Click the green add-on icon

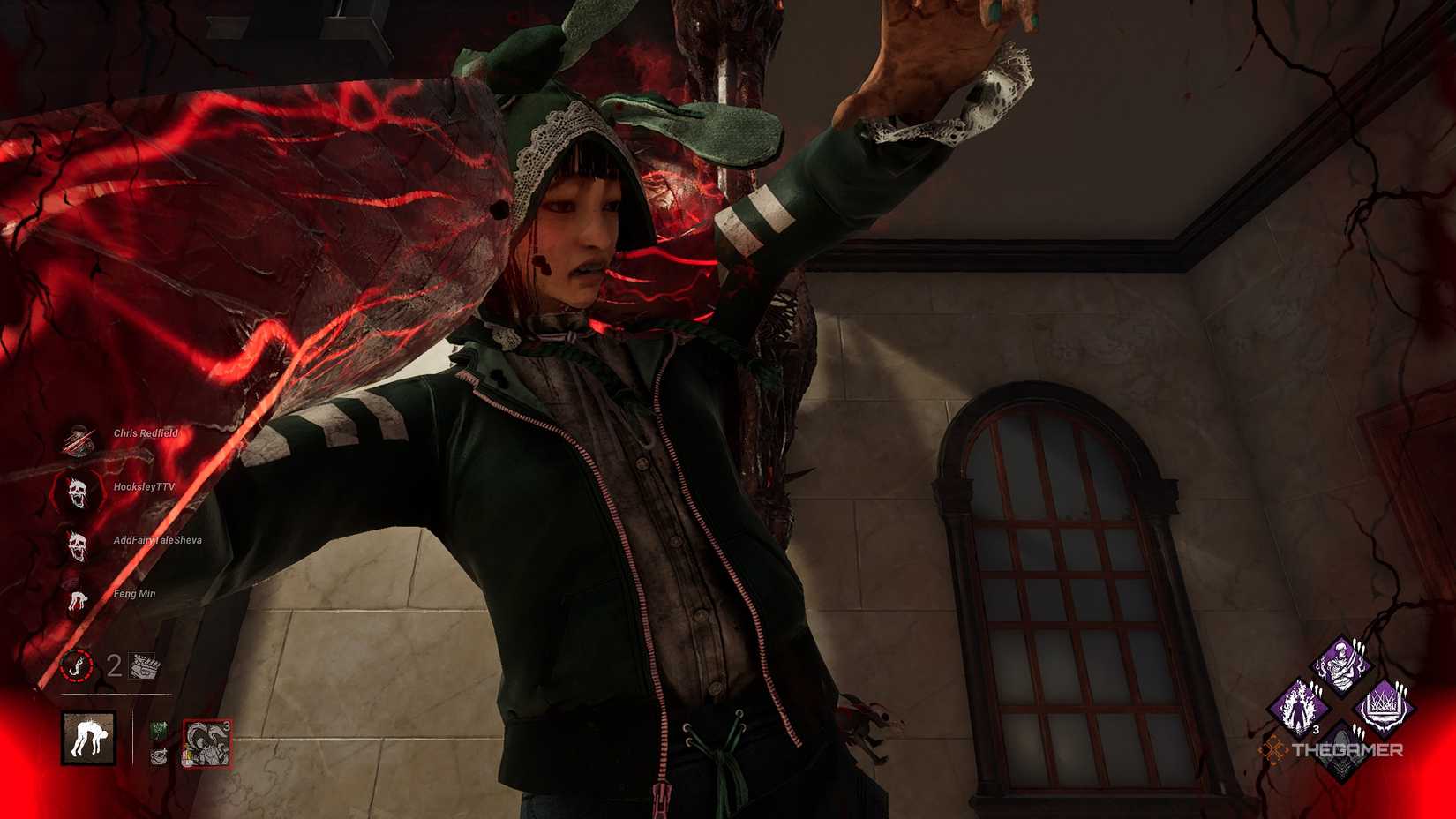[x=159, y=731]
